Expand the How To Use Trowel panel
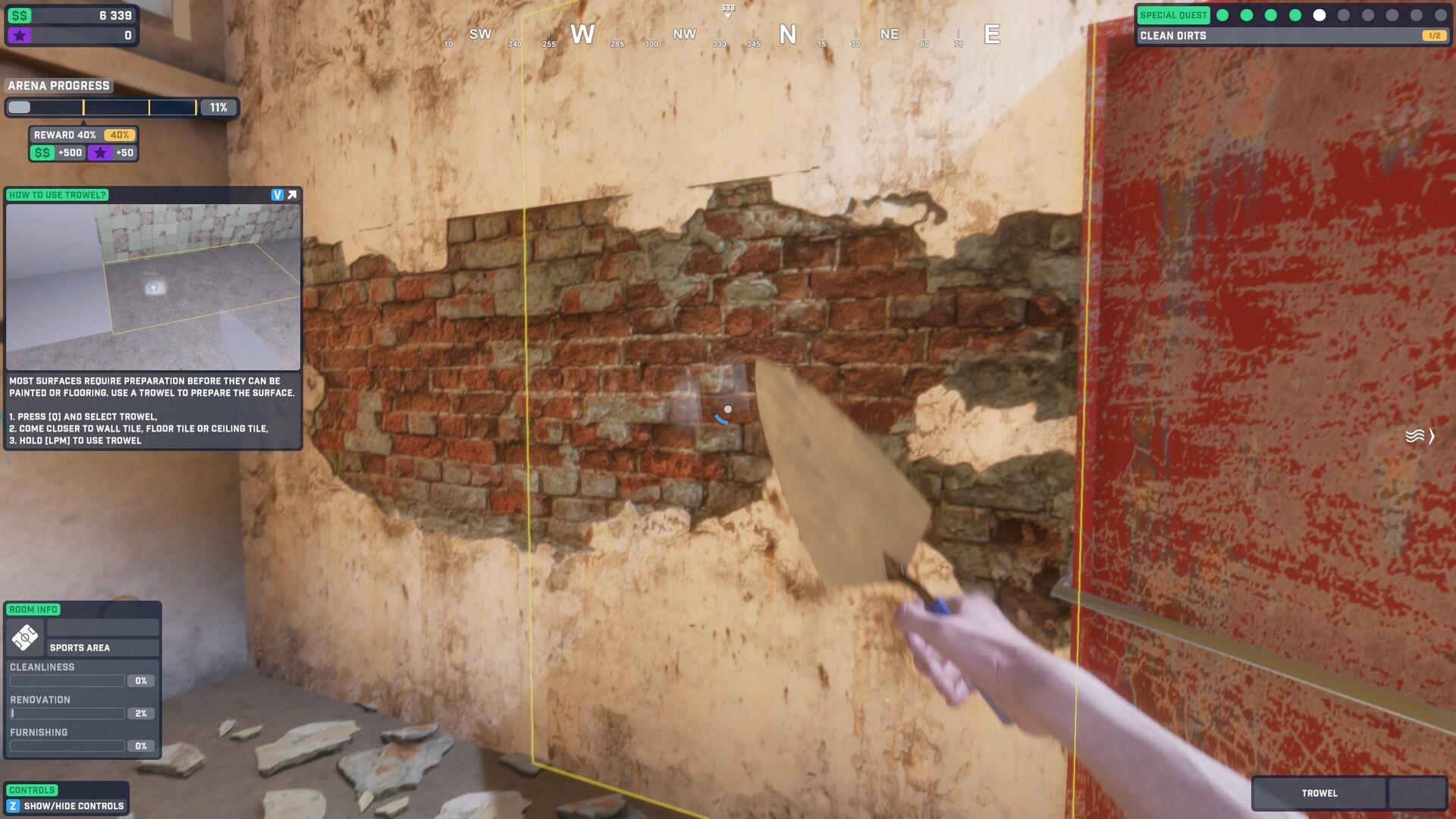 [57, 195]
